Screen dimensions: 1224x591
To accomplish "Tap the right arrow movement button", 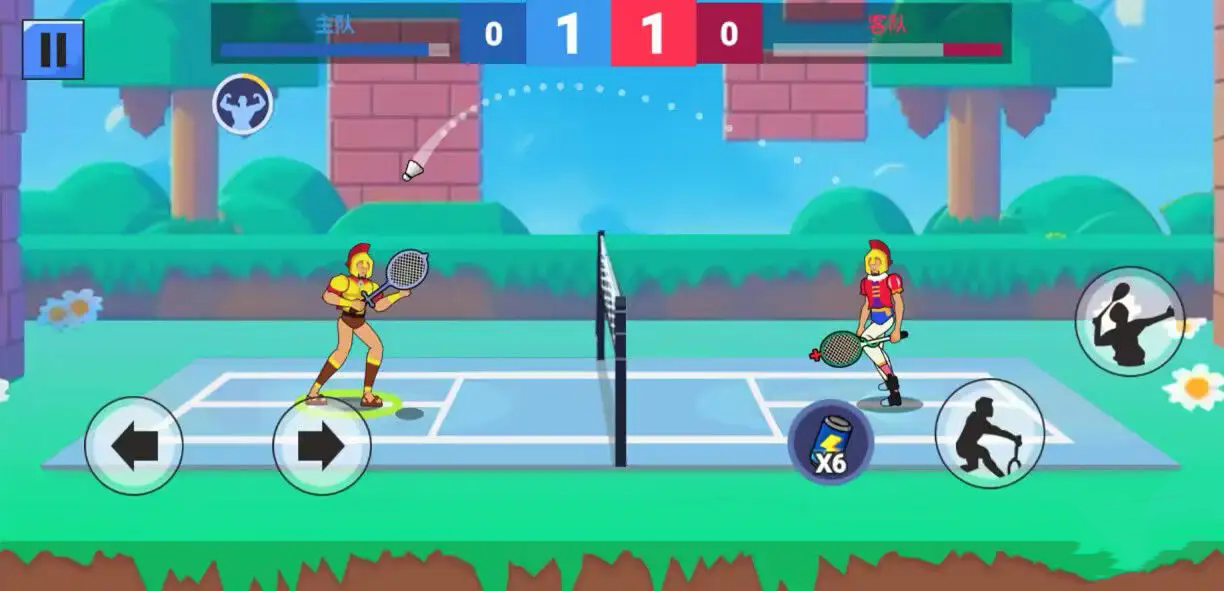I will pyautogui.click(x=321, y=446).
